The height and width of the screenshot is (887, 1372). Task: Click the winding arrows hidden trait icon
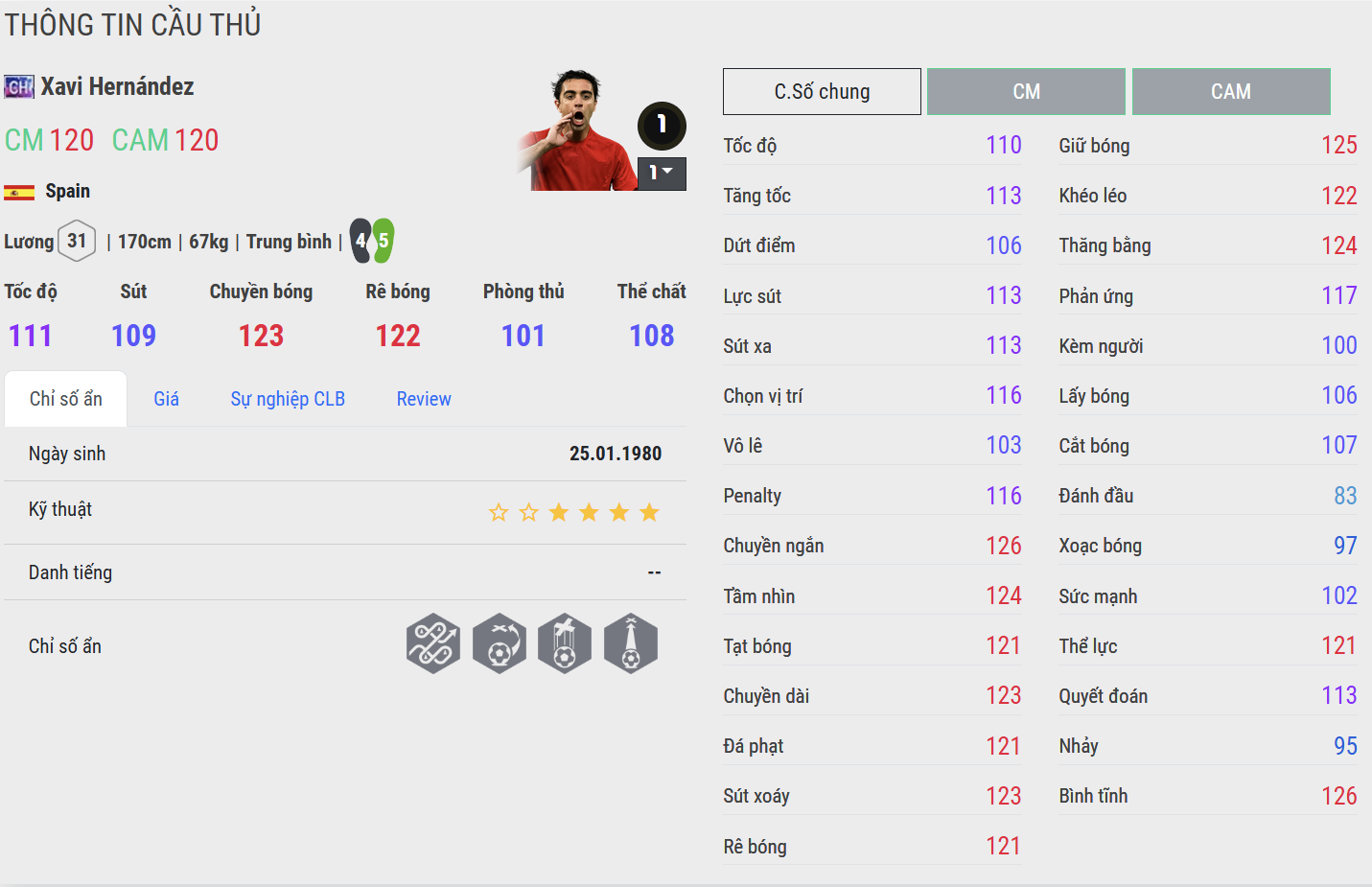(433, 643)
